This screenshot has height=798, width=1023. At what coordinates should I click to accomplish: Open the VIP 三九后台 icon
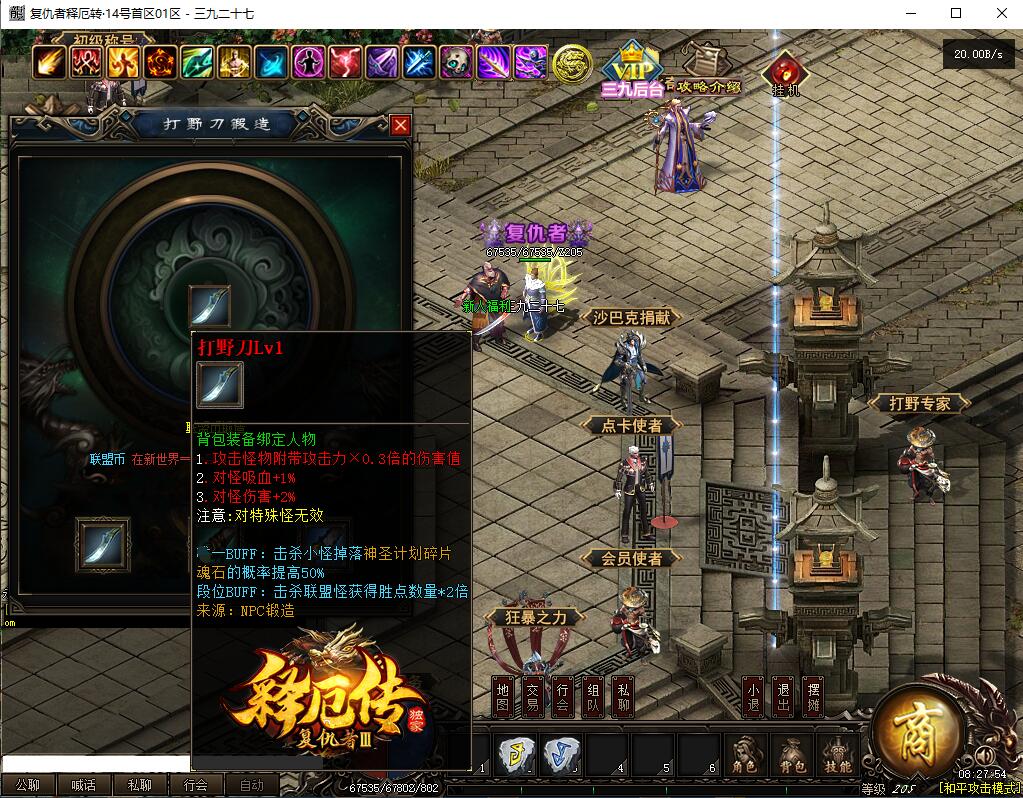(632, 70)
